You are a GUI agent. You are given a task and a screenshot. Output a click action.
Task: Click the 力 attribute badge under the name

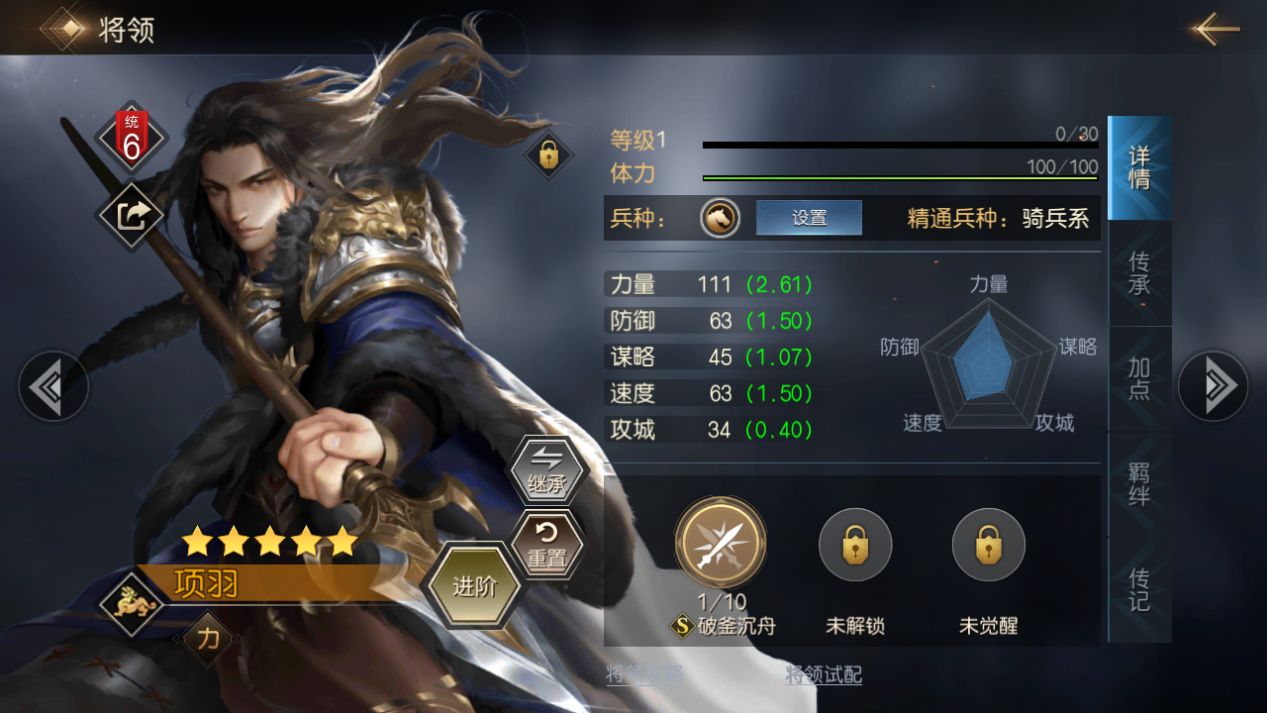(207, 638)
